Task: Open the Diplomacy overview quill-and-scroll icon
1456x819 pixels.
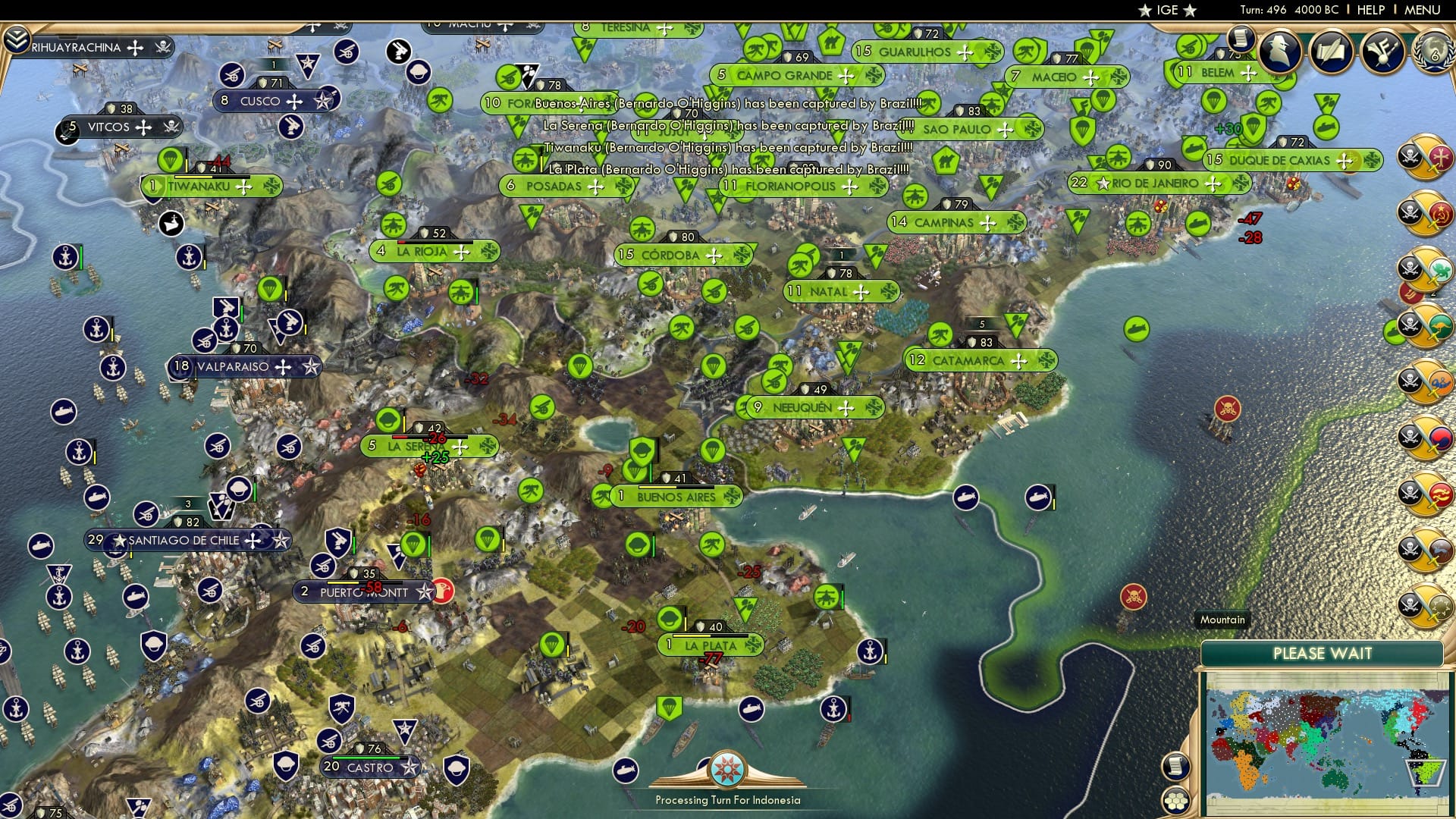Action: (1331, 53)
